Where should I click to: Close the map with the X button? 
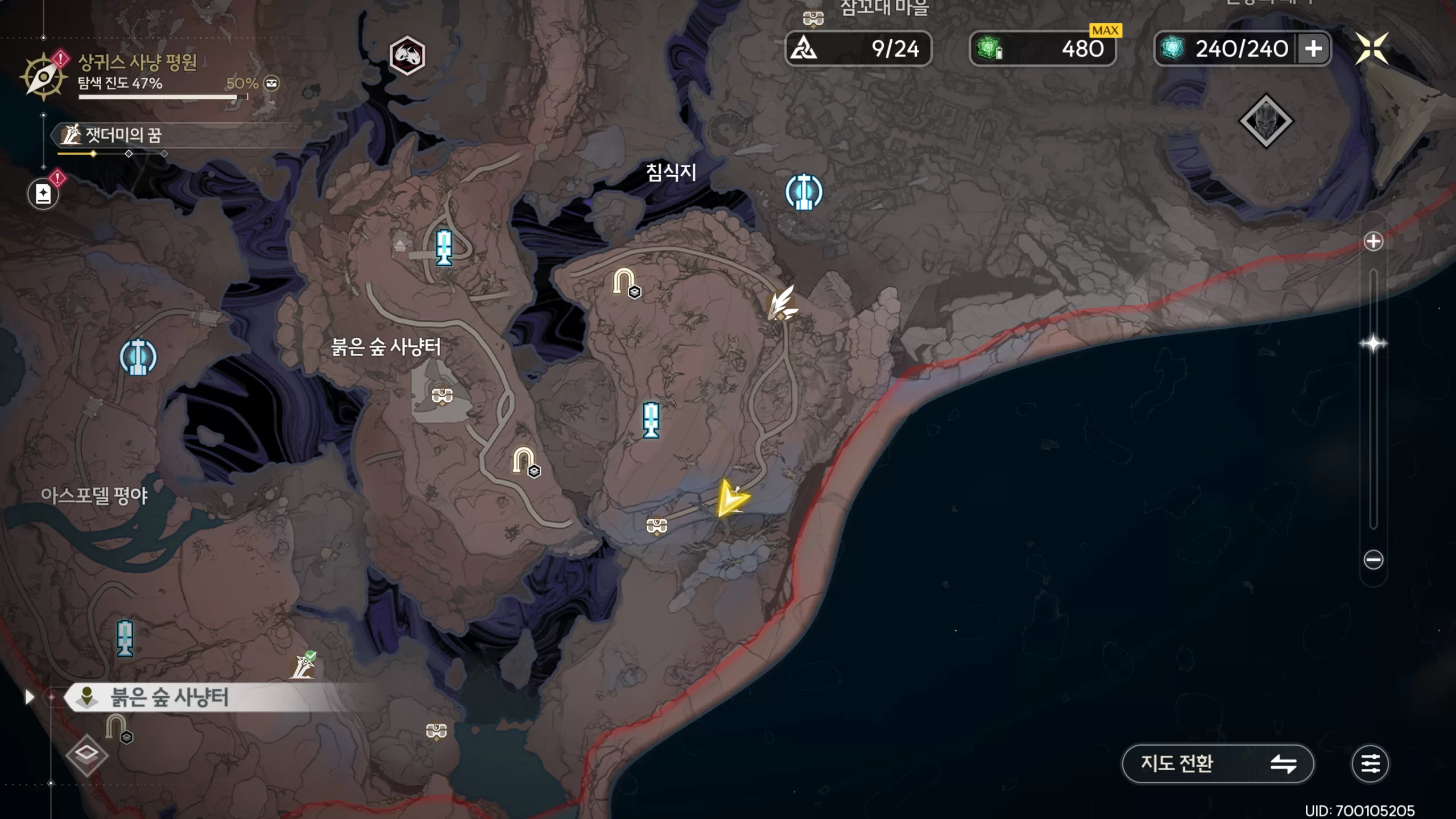[1371, 48]
